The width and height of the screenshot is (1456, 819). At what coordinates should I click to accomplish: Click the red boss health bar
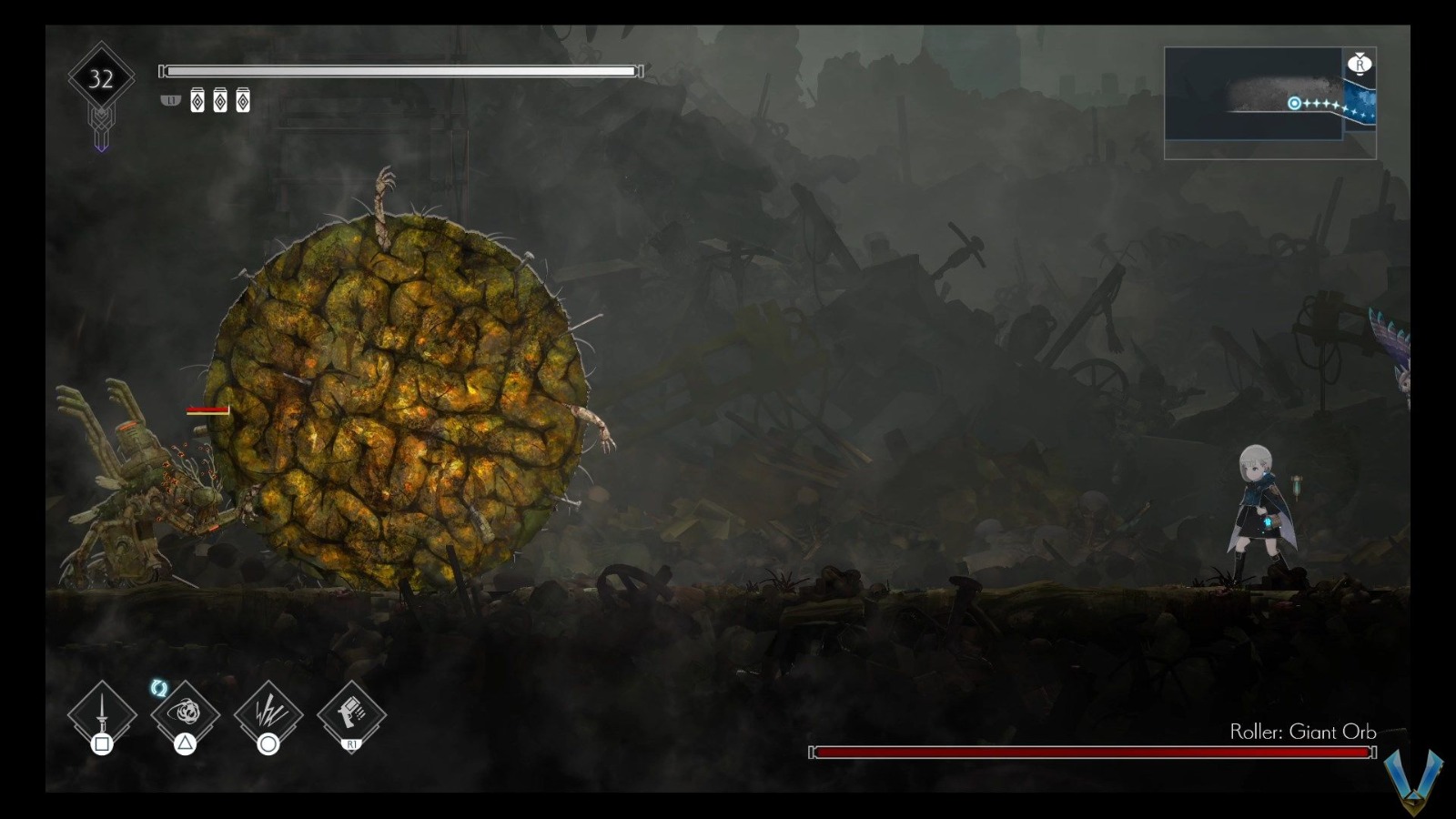pyautogui.click(x=1092, y=753)
